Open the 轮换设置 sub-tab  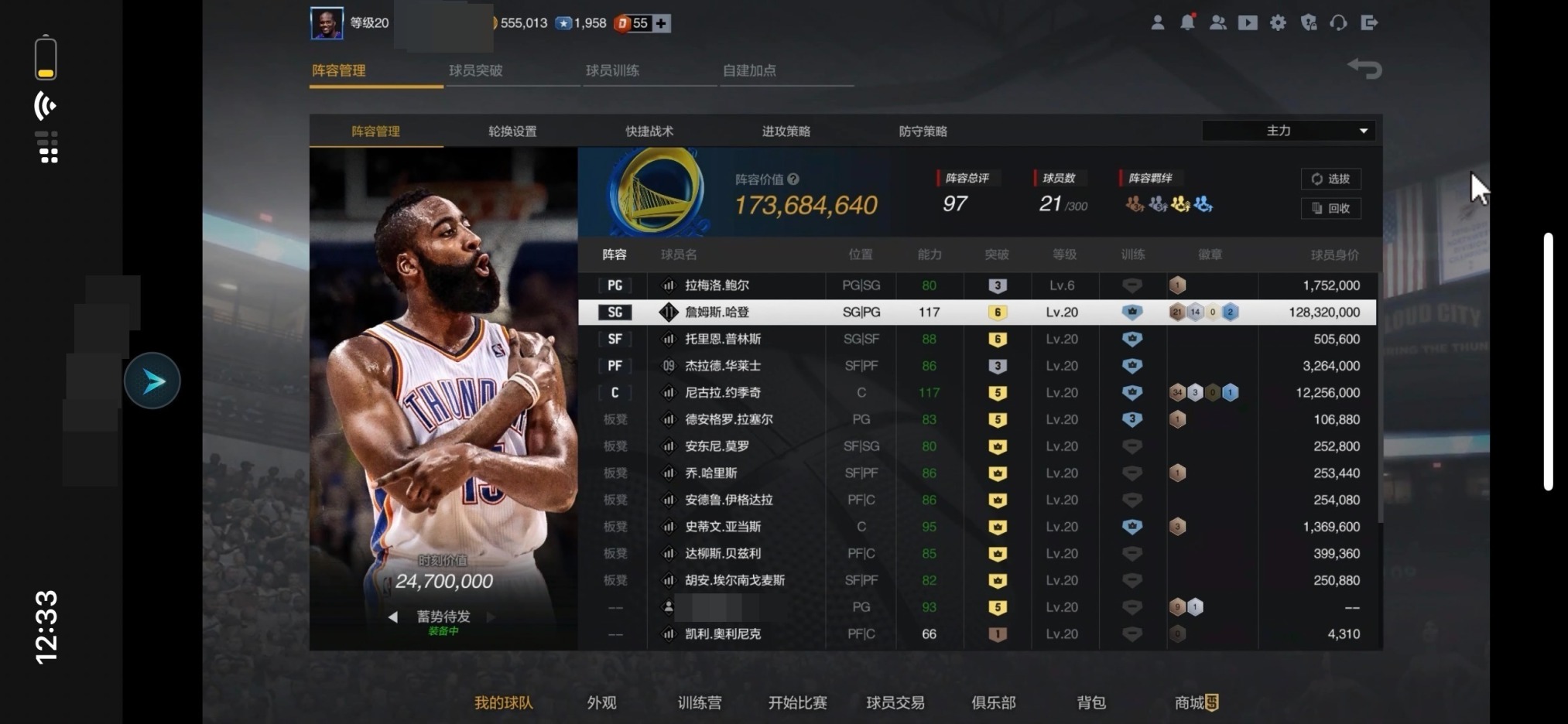pyautogui.click(x=512, y=131)
